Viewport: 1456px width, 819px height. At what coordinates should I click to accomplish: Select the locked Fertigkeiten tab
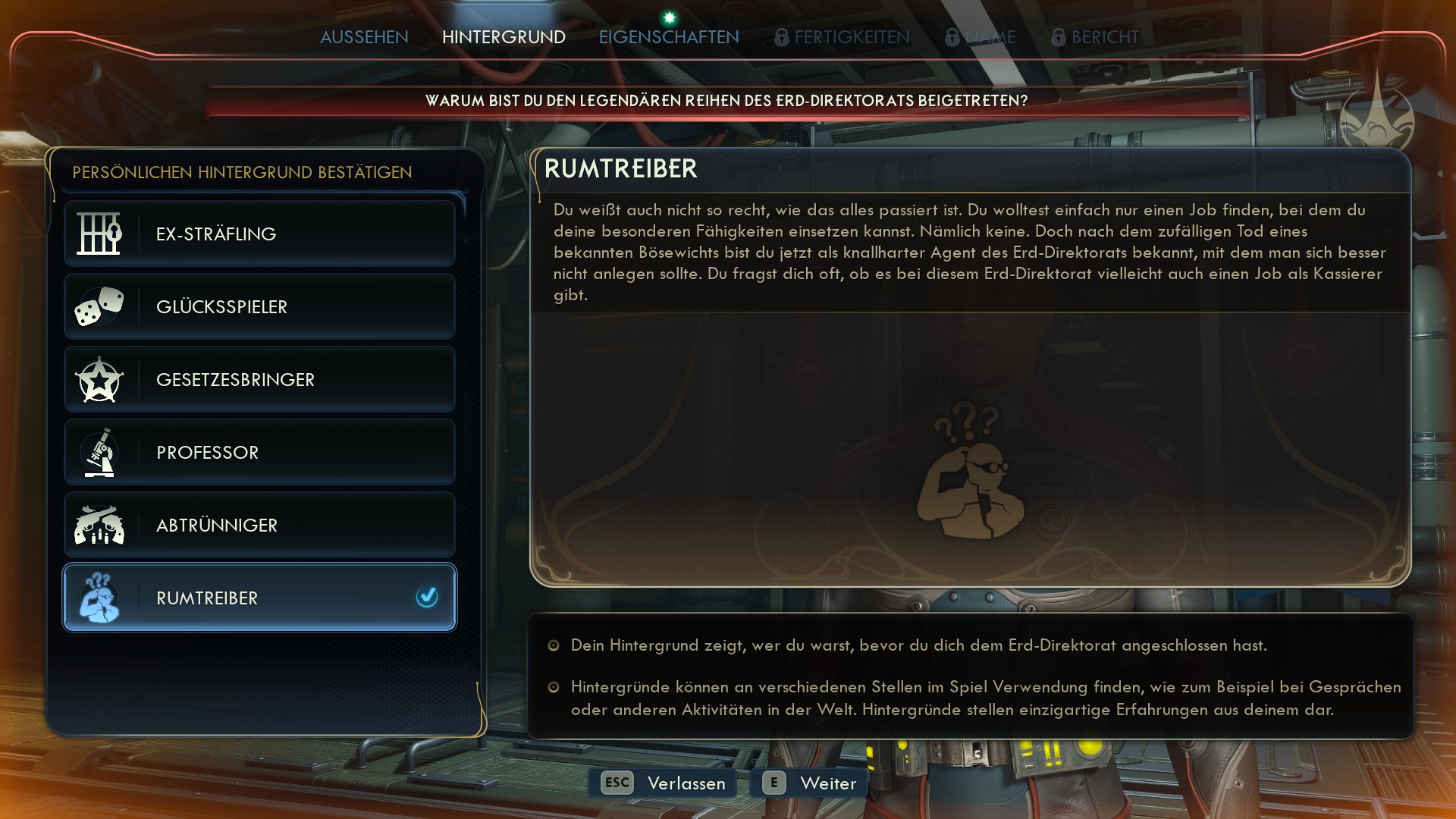click(x=843, y=37)
